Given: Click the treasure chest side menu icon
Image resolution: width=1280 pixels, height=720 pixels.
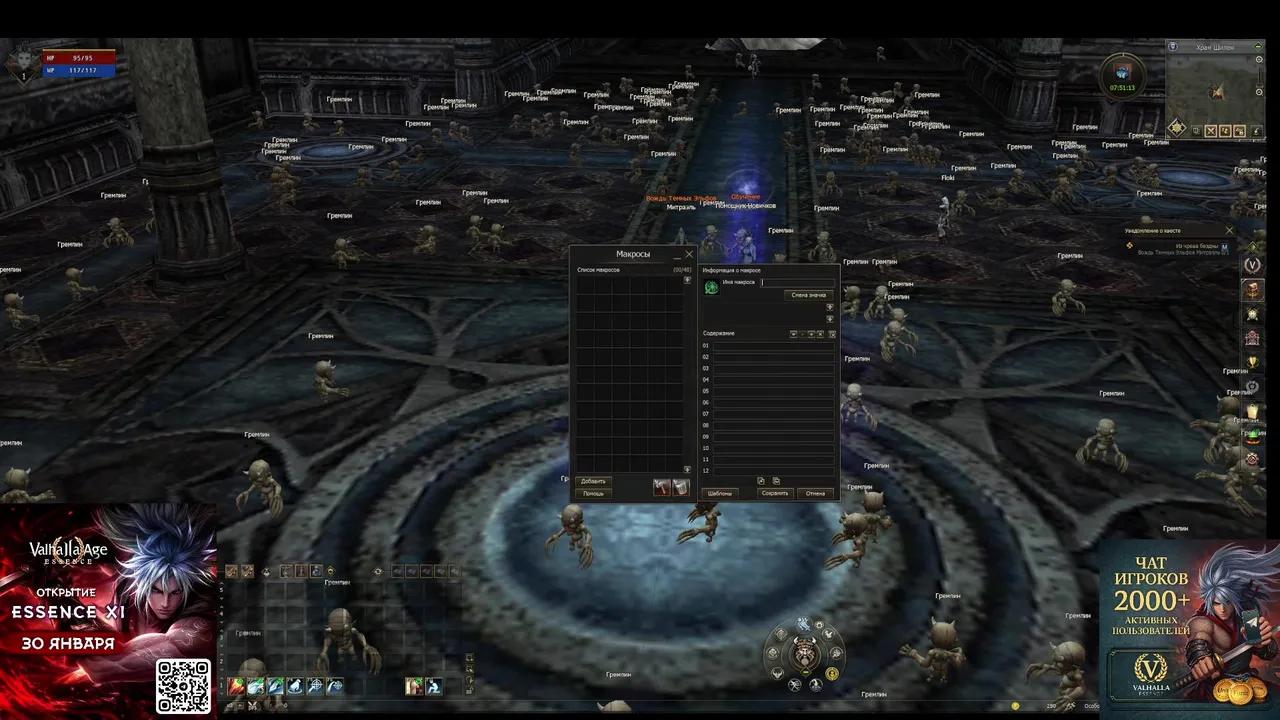Looking at the screenshot, I should point(1252,289).
